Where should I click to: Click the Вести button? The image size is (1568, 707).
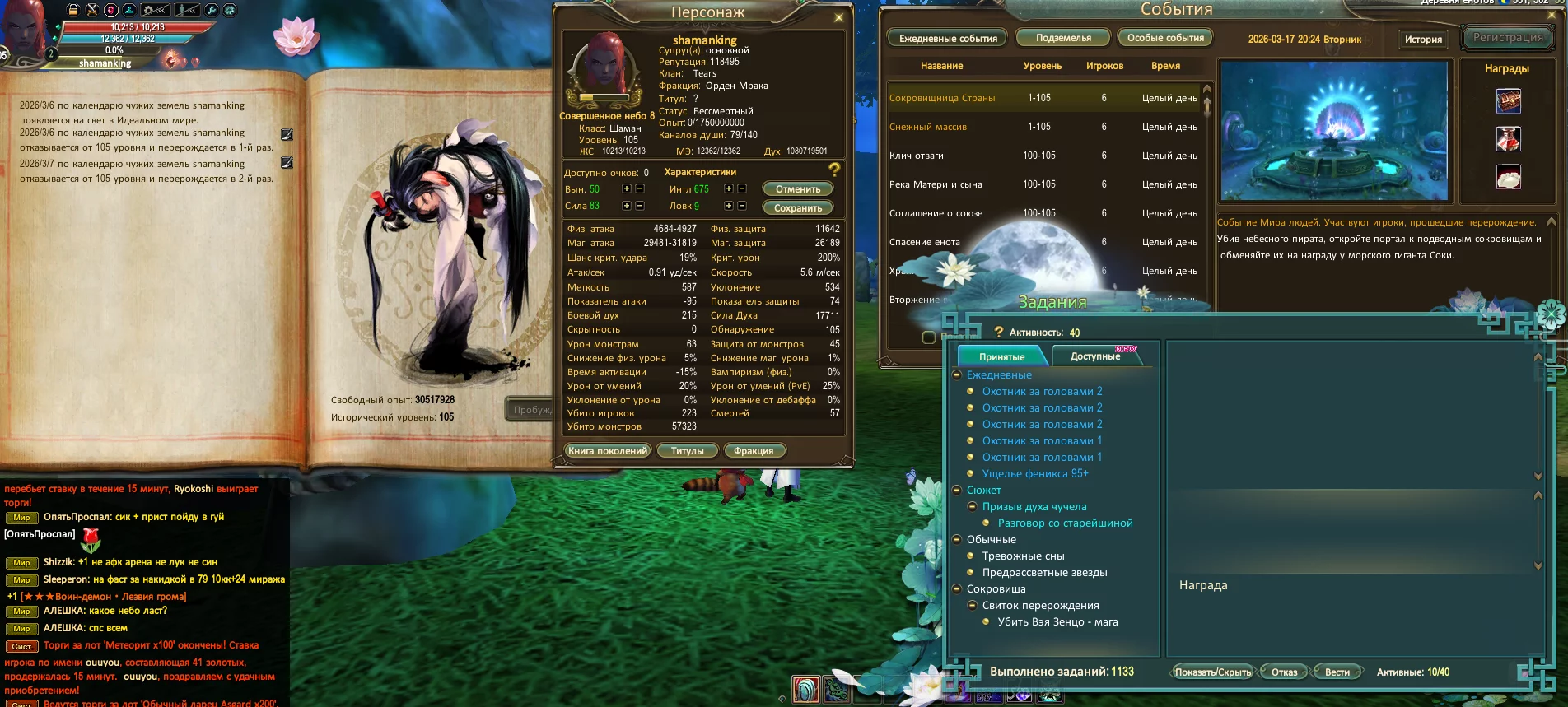click(x=1337, y=672)
